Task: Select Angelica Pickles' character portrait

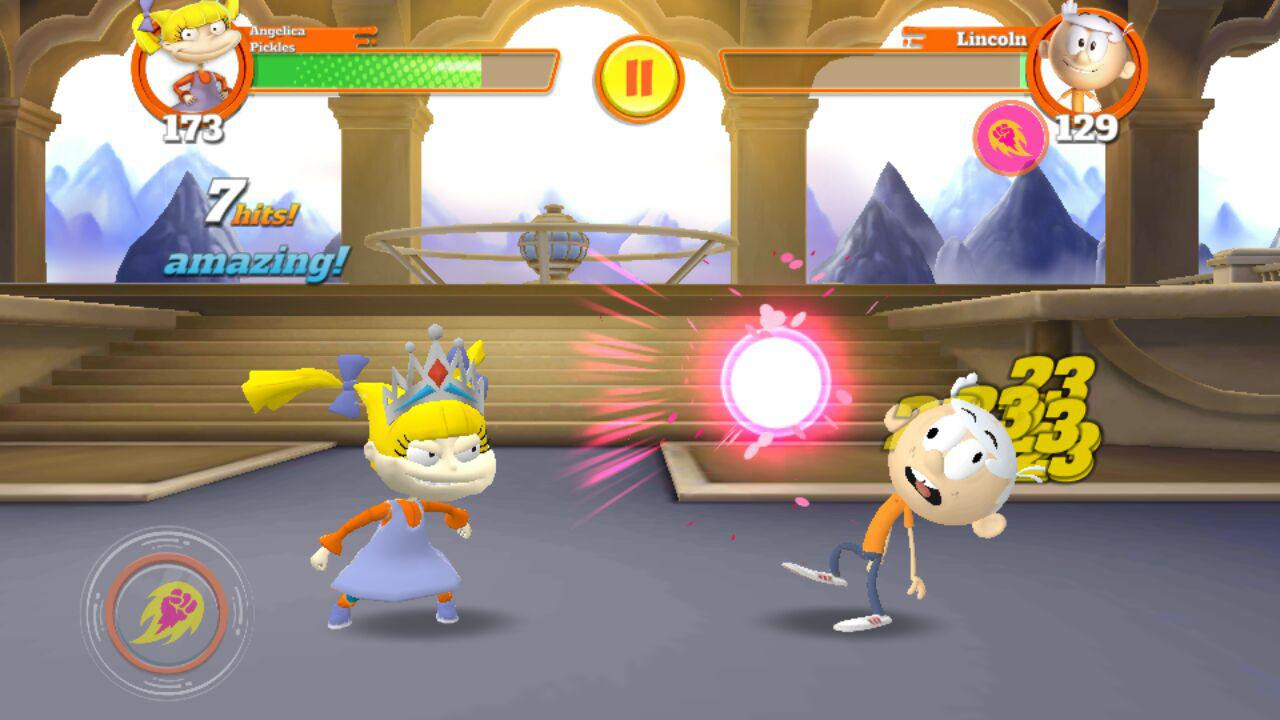Action: [191, 62]
